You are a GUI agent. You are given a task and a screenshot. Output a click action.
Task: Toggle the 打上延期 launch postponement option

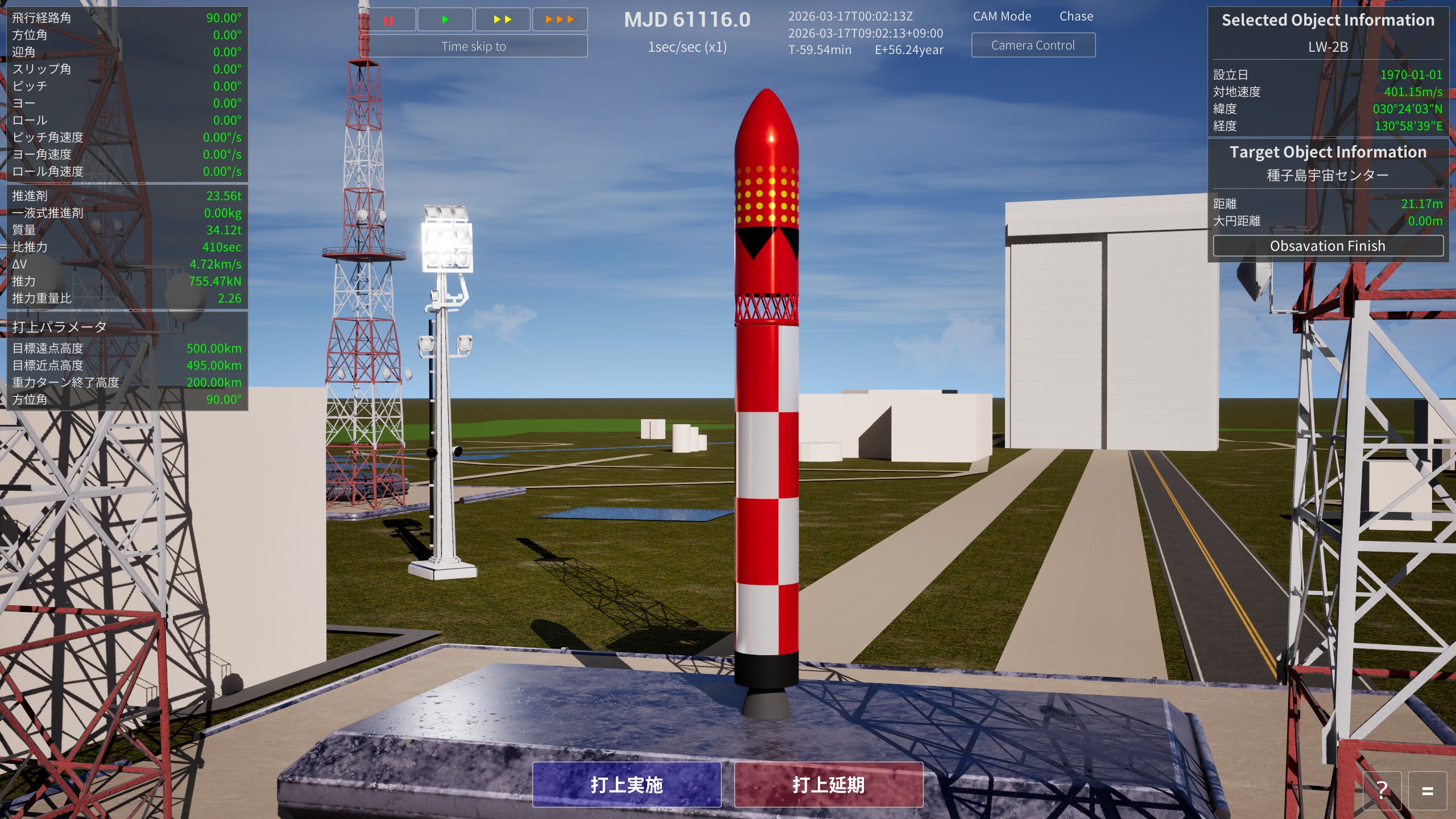coord(829,785)
